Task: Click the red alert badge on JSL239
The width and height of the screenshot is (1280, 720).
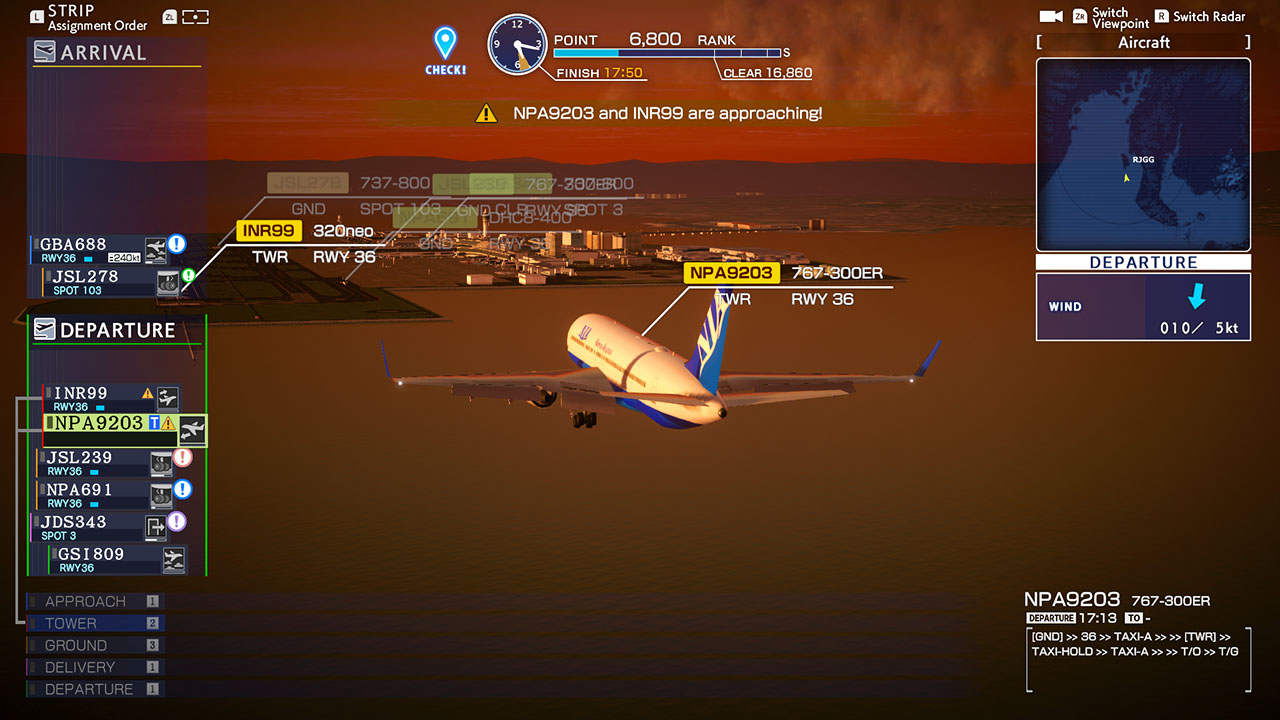Action: point(182,458)
